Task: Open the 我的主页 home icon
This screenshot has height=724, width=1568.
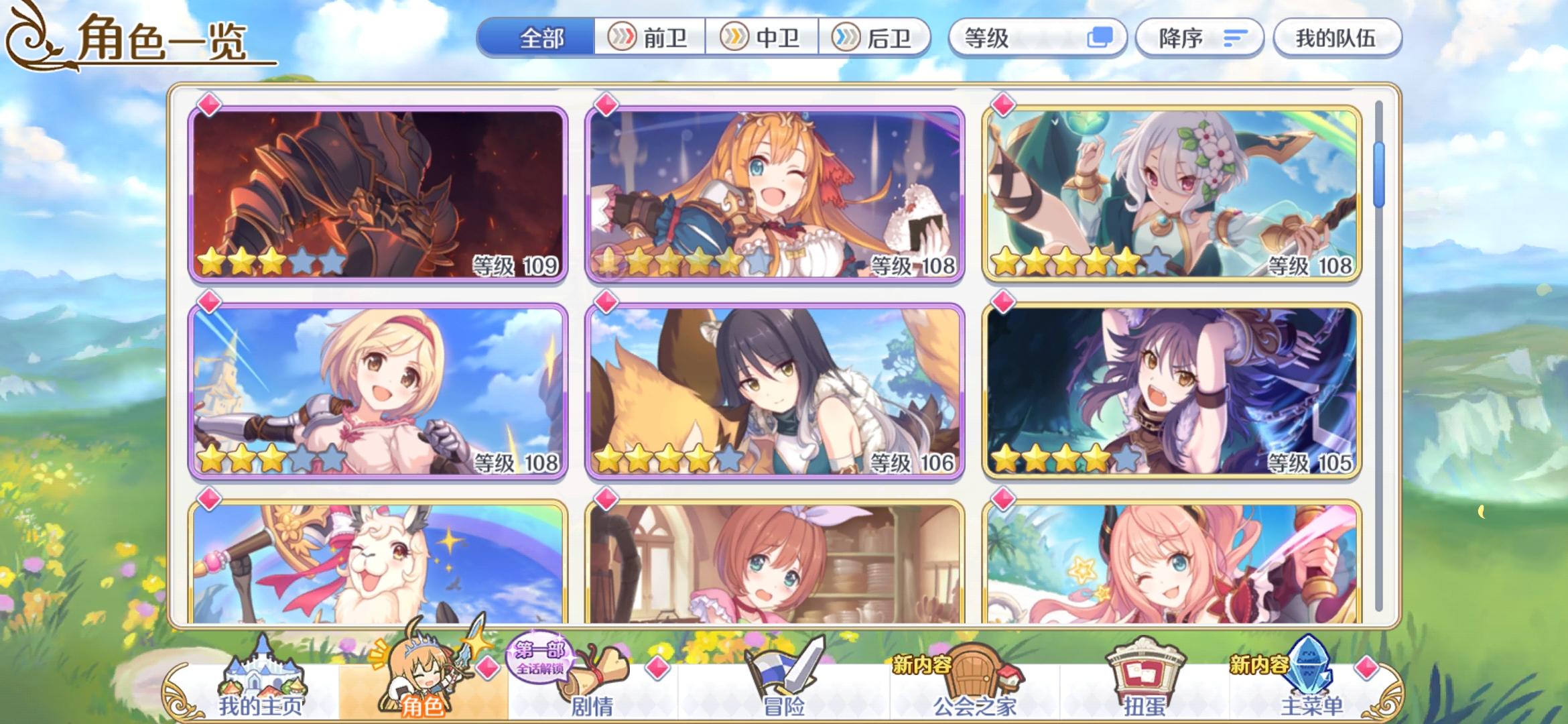Action: [265, 674]
